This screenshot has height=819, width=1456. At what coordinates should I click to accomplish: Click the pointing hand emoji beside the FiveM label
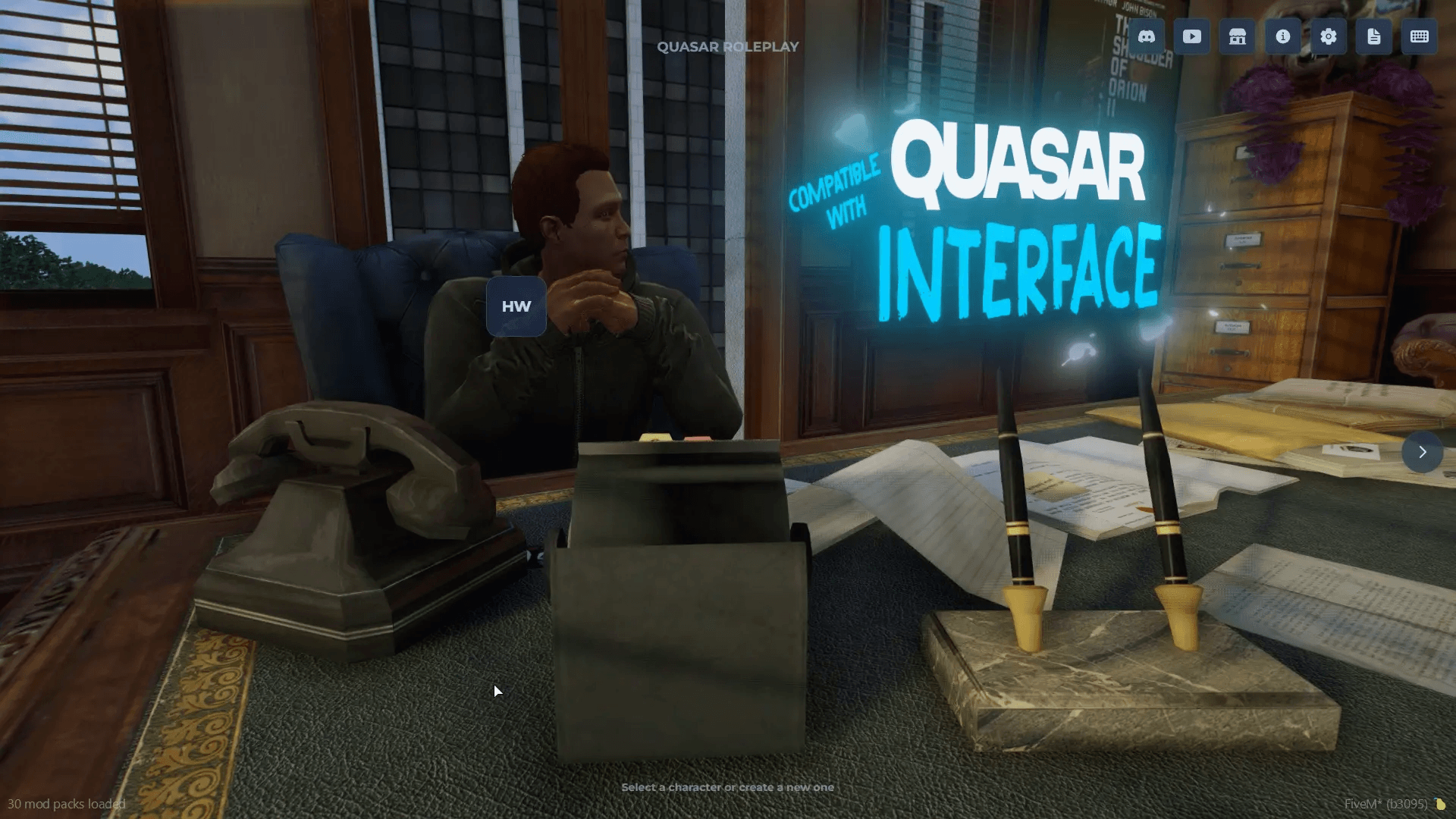tap(1439, 805)
